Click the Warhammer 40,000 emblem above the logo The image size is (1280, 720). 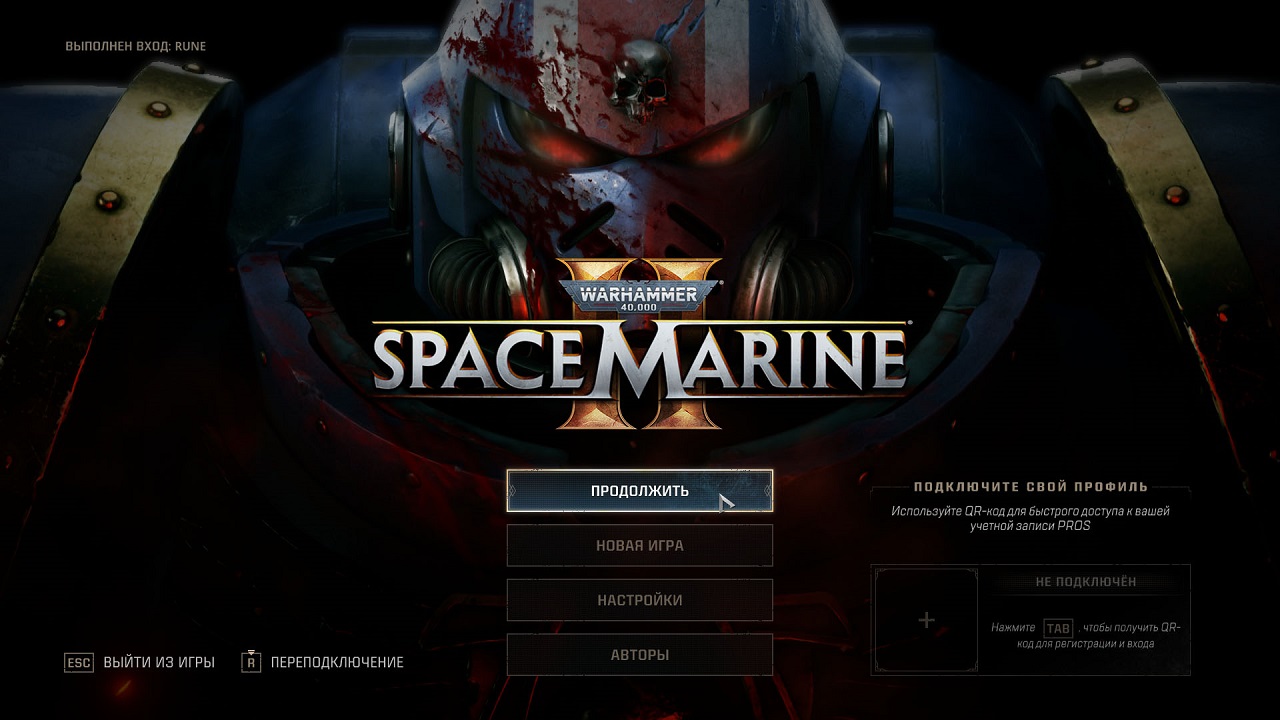coord(640,296)
